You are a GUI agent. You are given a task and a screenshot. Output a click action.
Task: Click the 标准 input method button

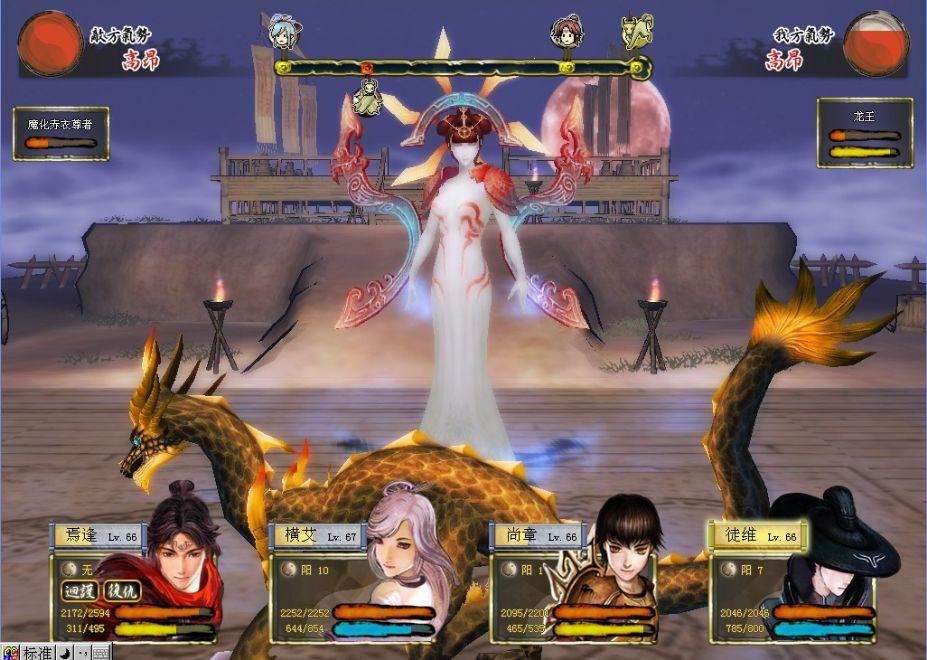pos(37,652)
